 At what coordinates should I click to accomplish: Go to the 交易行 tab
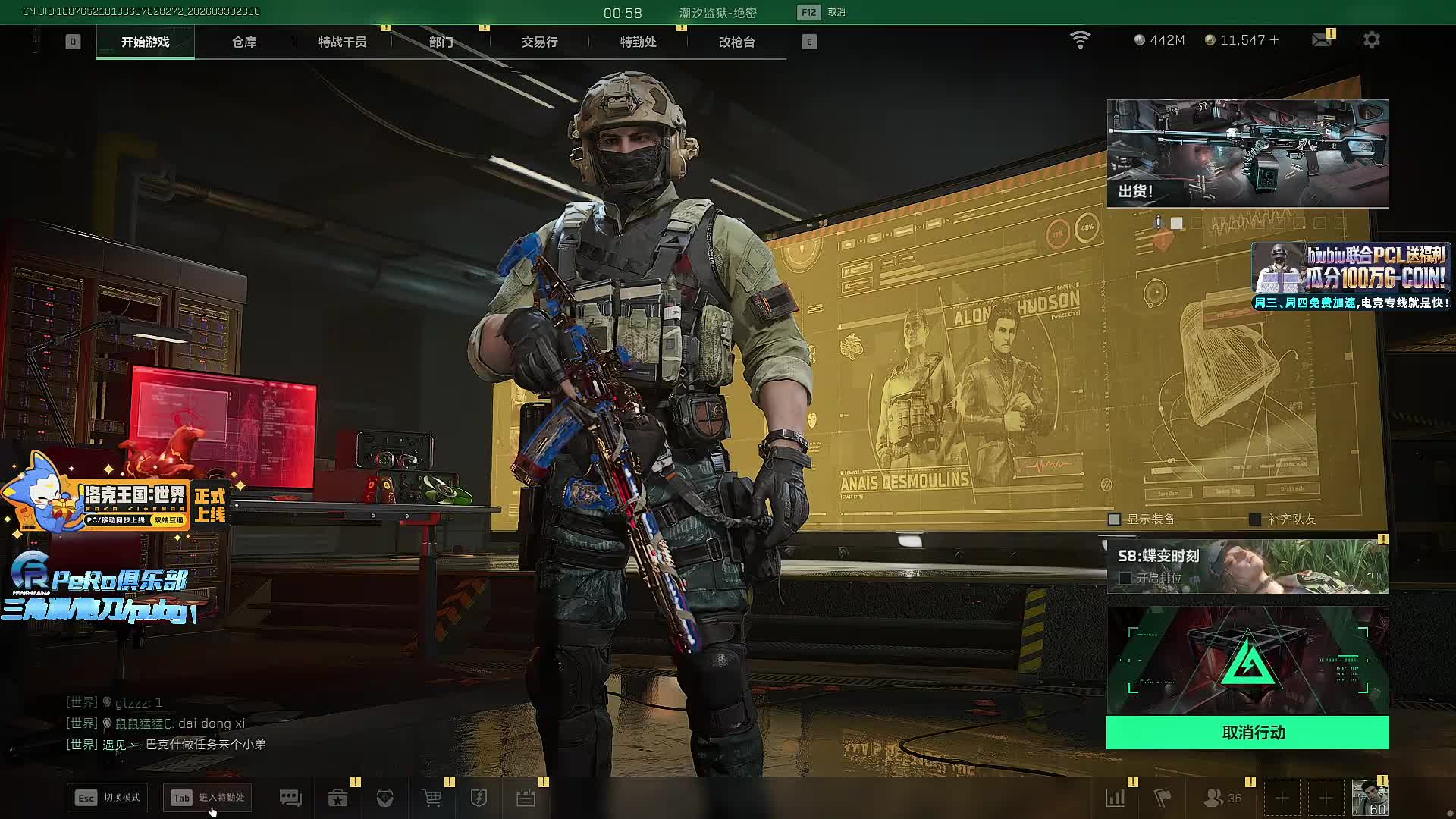pos(539,42)
